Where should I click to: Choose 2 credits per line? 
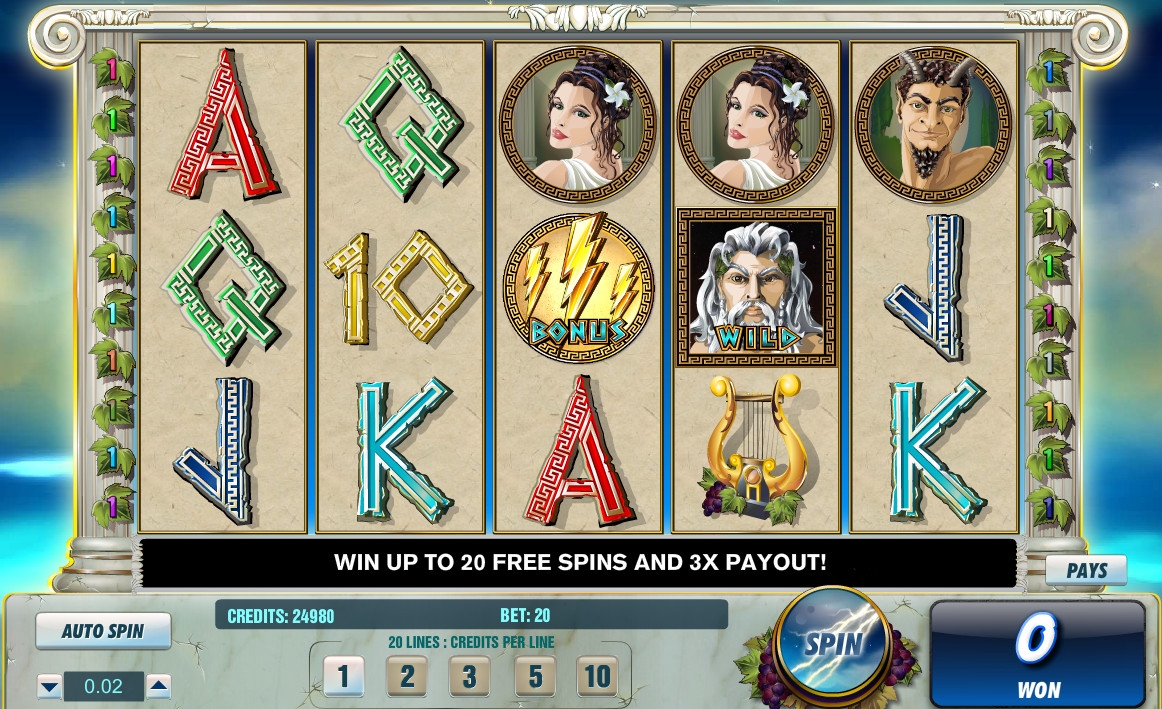(x=407, y=677)
